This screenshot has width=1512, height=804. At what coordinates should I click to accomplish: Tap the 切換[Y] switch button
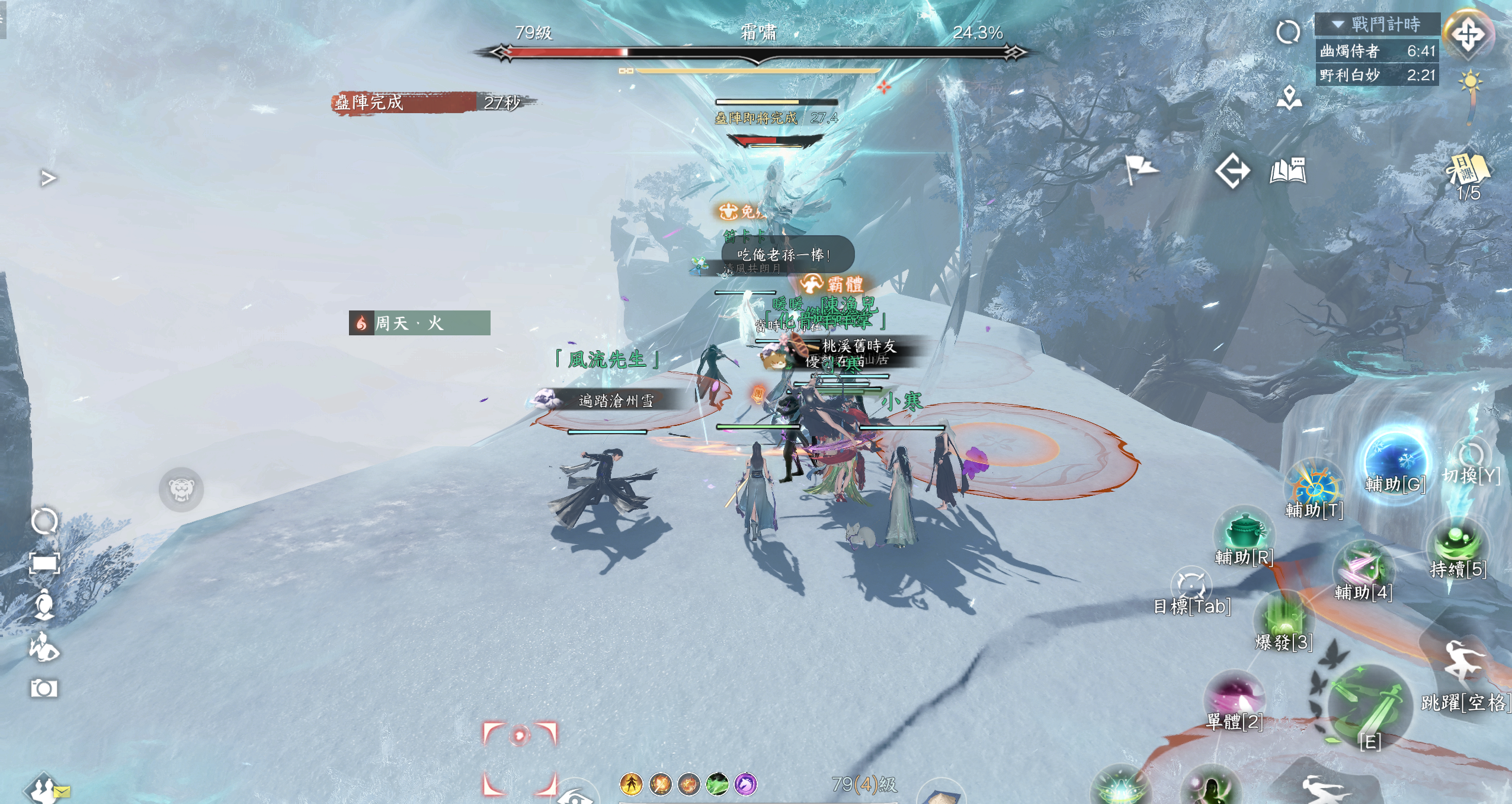pos(1471,459)
